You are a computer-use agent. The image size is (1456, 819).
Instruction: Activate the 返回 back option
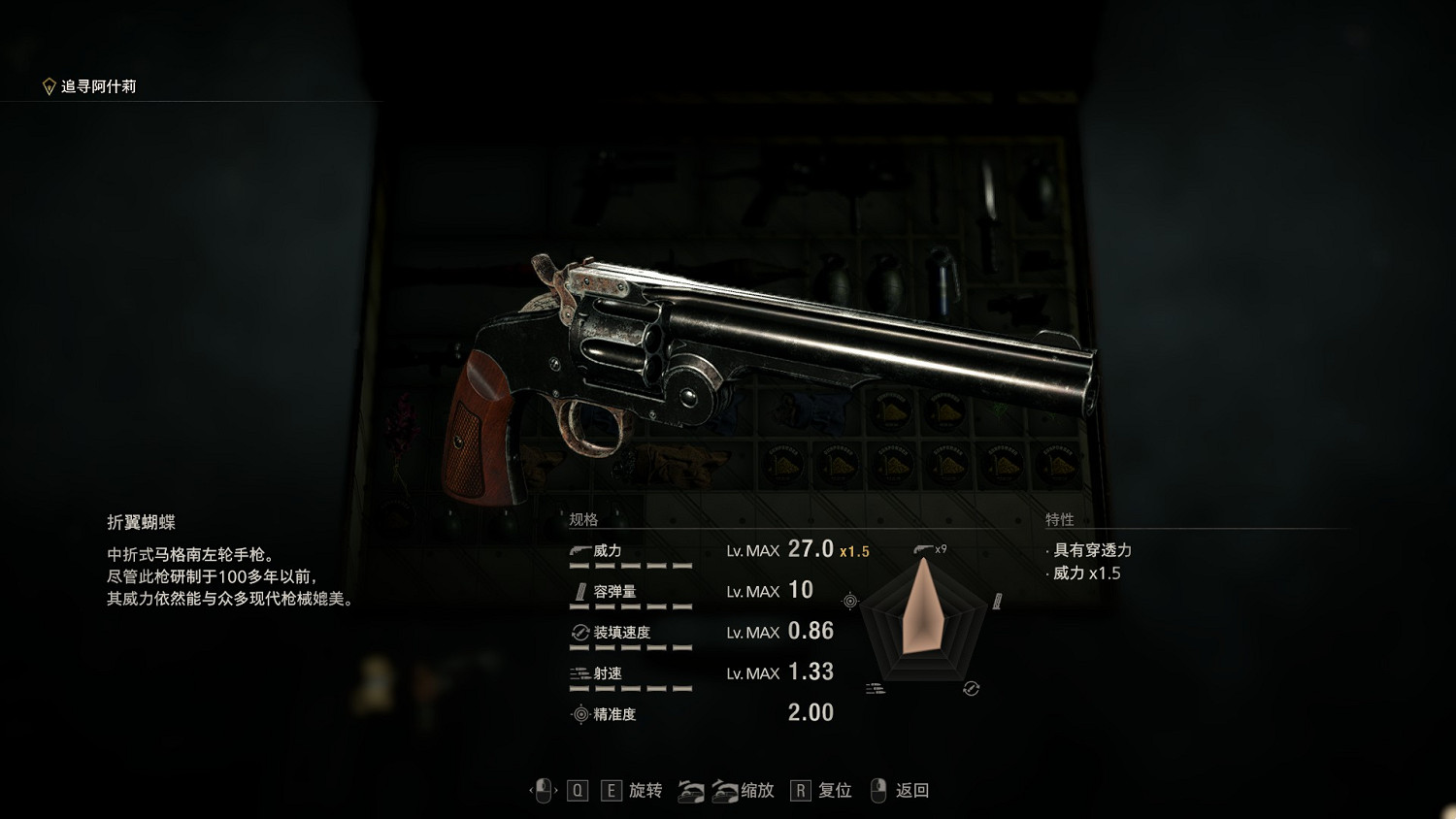point(910,791)
